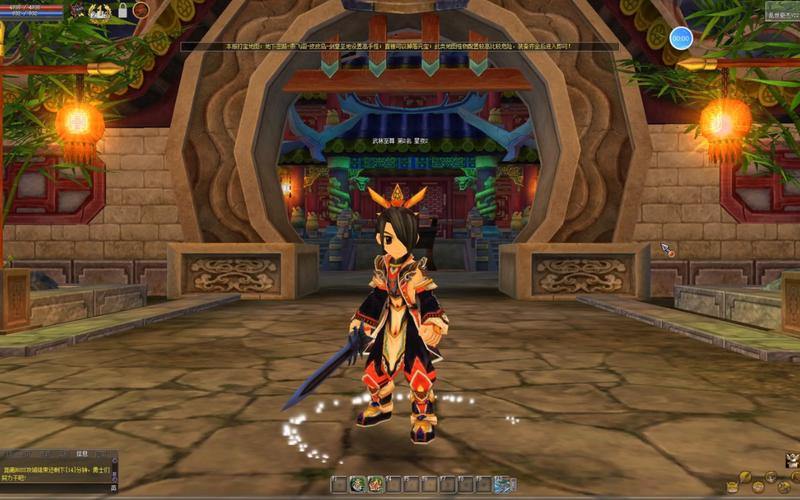Use the red-orange skill in the hotbar

coord(373,484)
